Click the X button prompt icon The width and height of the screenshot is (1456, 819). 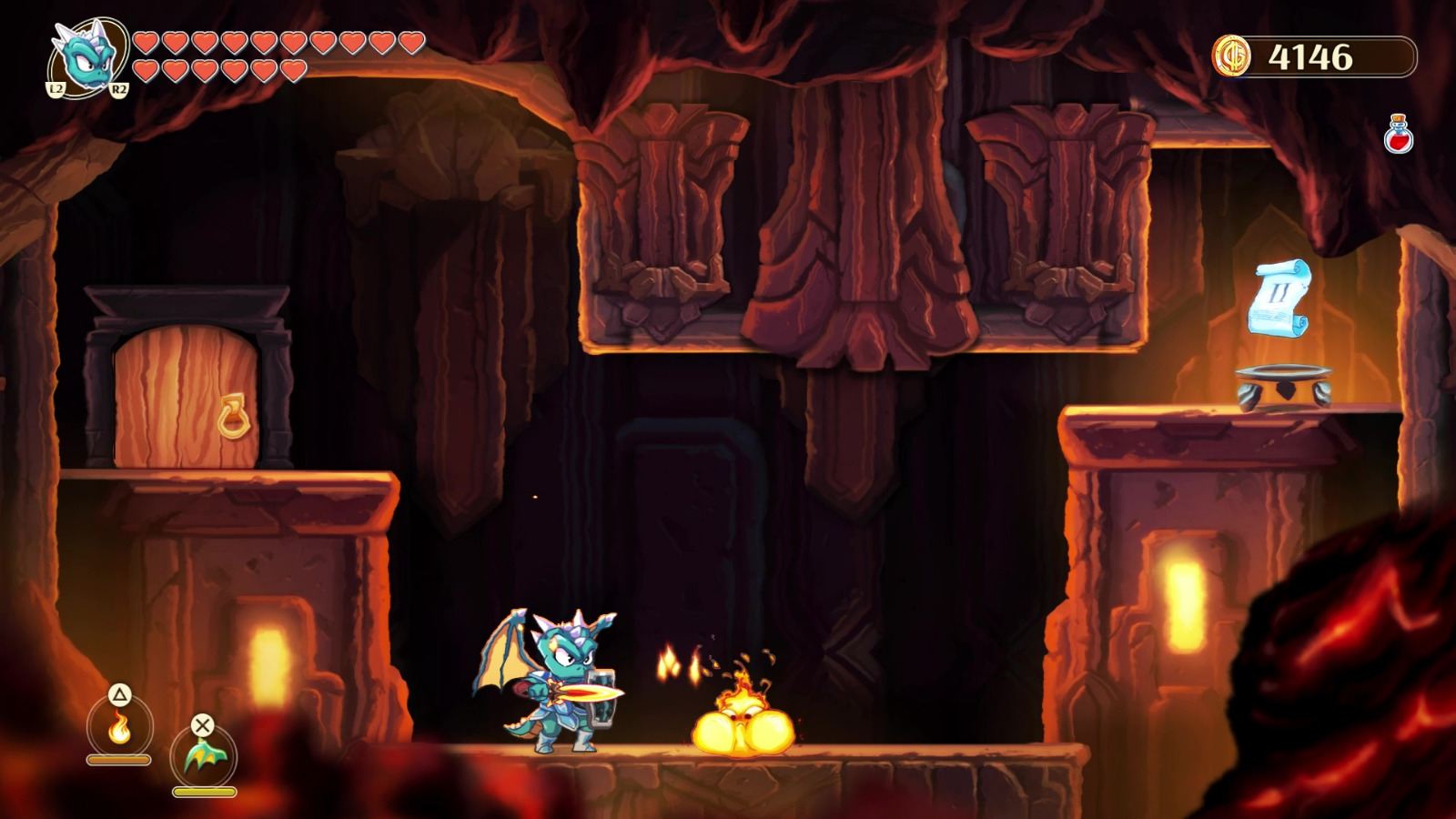(205, 725)
